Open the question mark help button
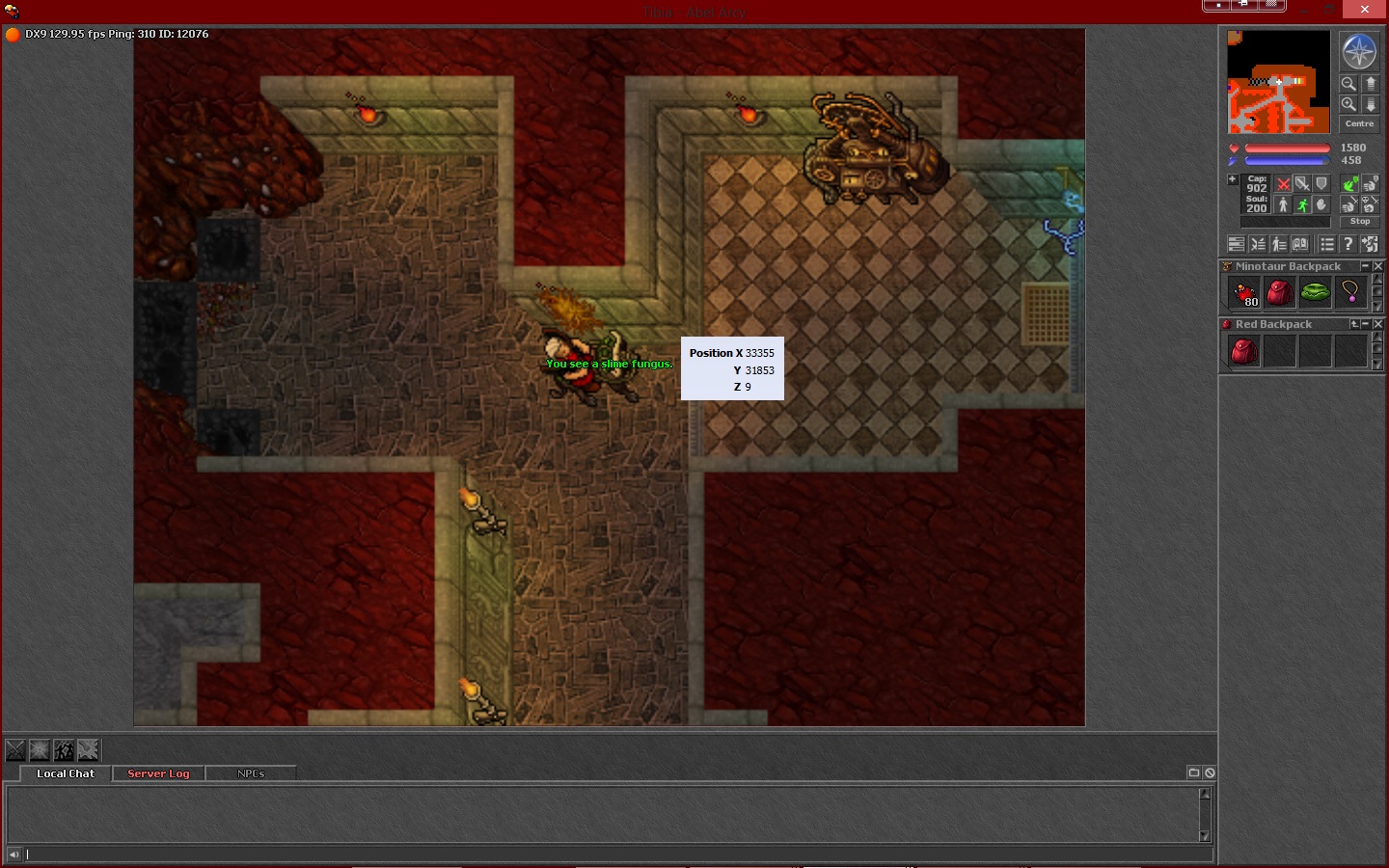 (x=1348, y=245)
